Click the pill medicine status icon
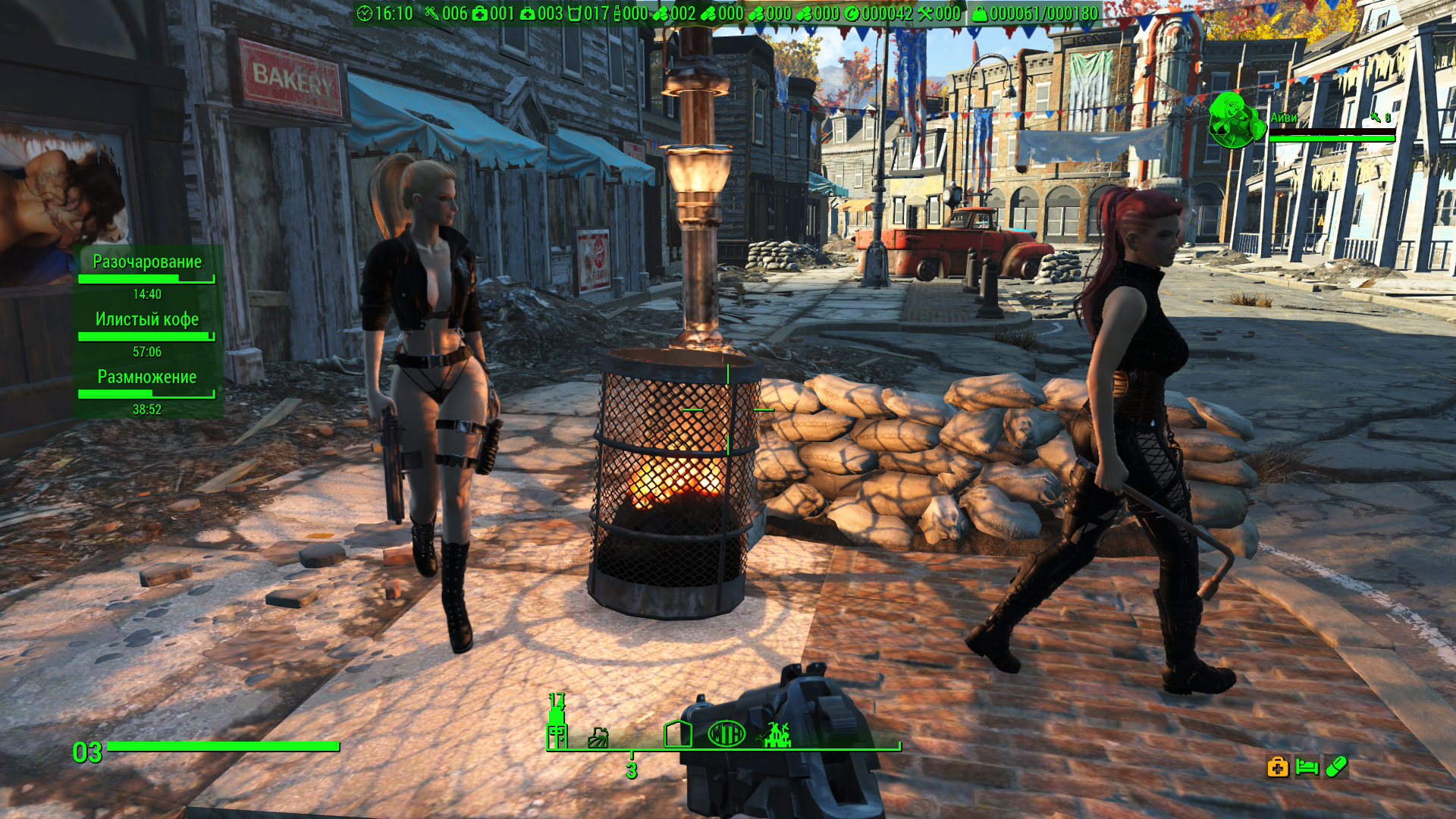Screen dimensions: 1456x819 pos(1336,767)
